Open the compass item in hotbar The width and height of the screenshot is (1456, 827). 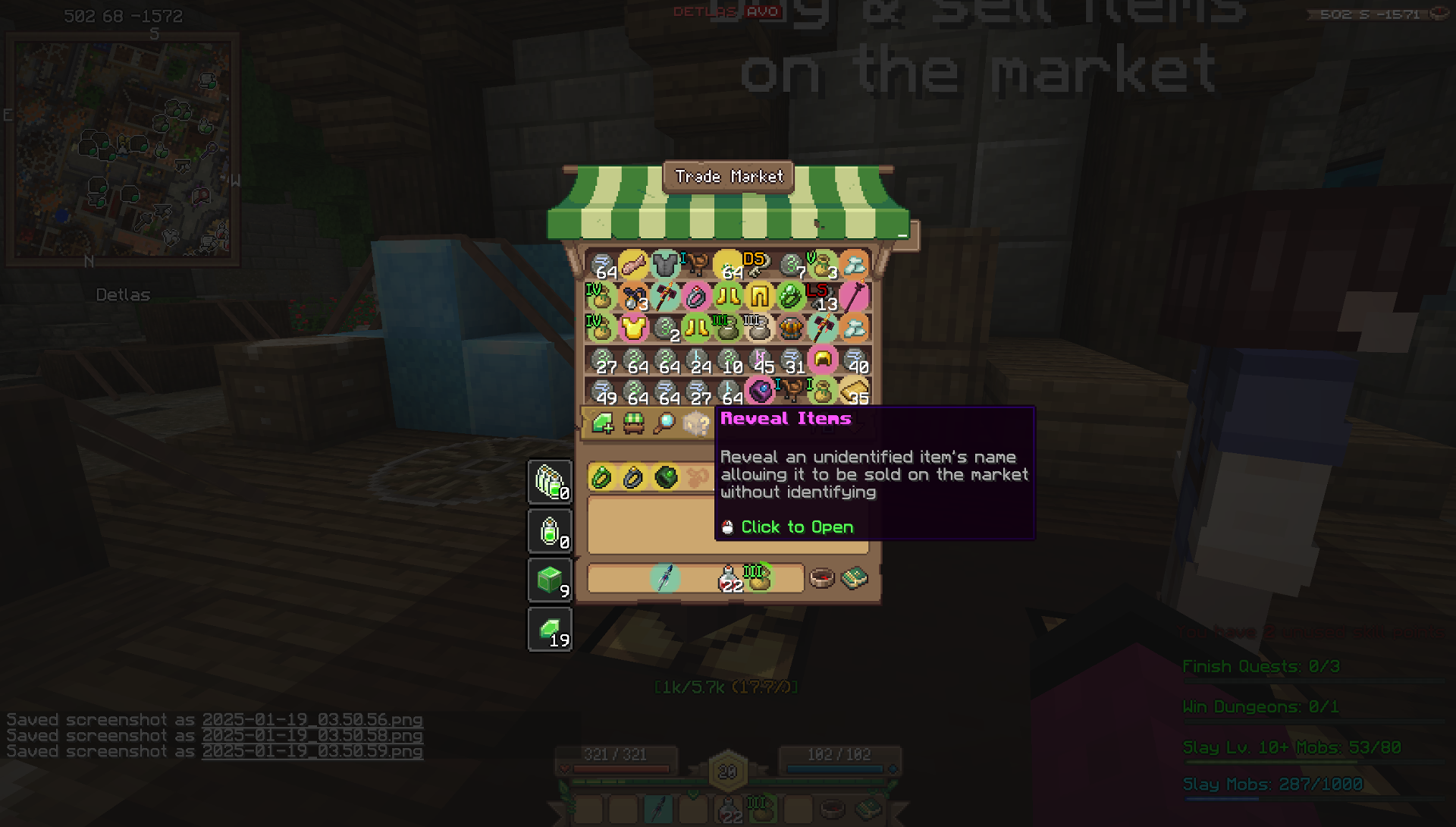coord(822,579)
